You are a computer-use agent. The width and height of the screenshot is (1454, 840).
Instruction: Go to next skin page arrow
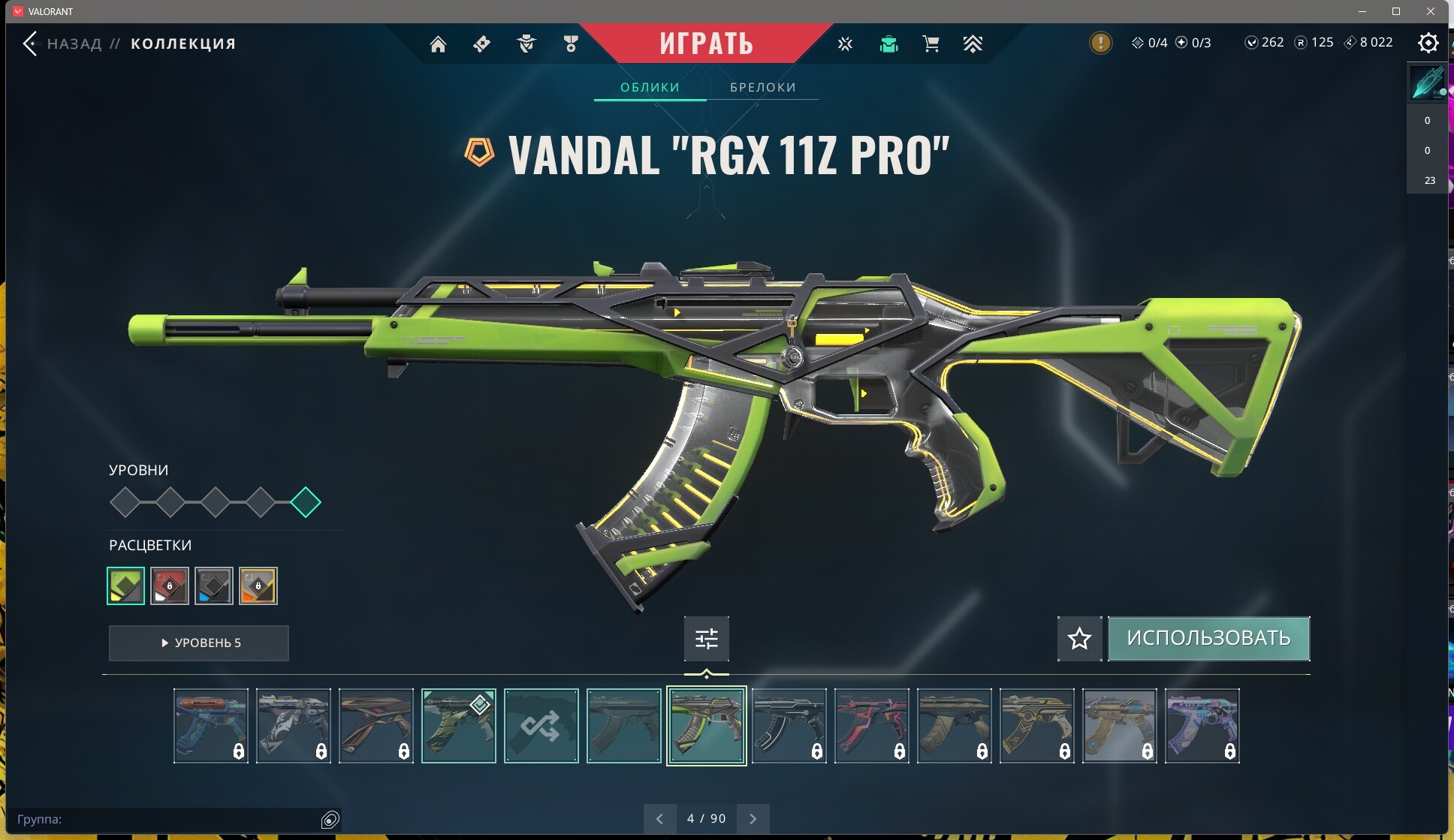click(x=753, y=819)
